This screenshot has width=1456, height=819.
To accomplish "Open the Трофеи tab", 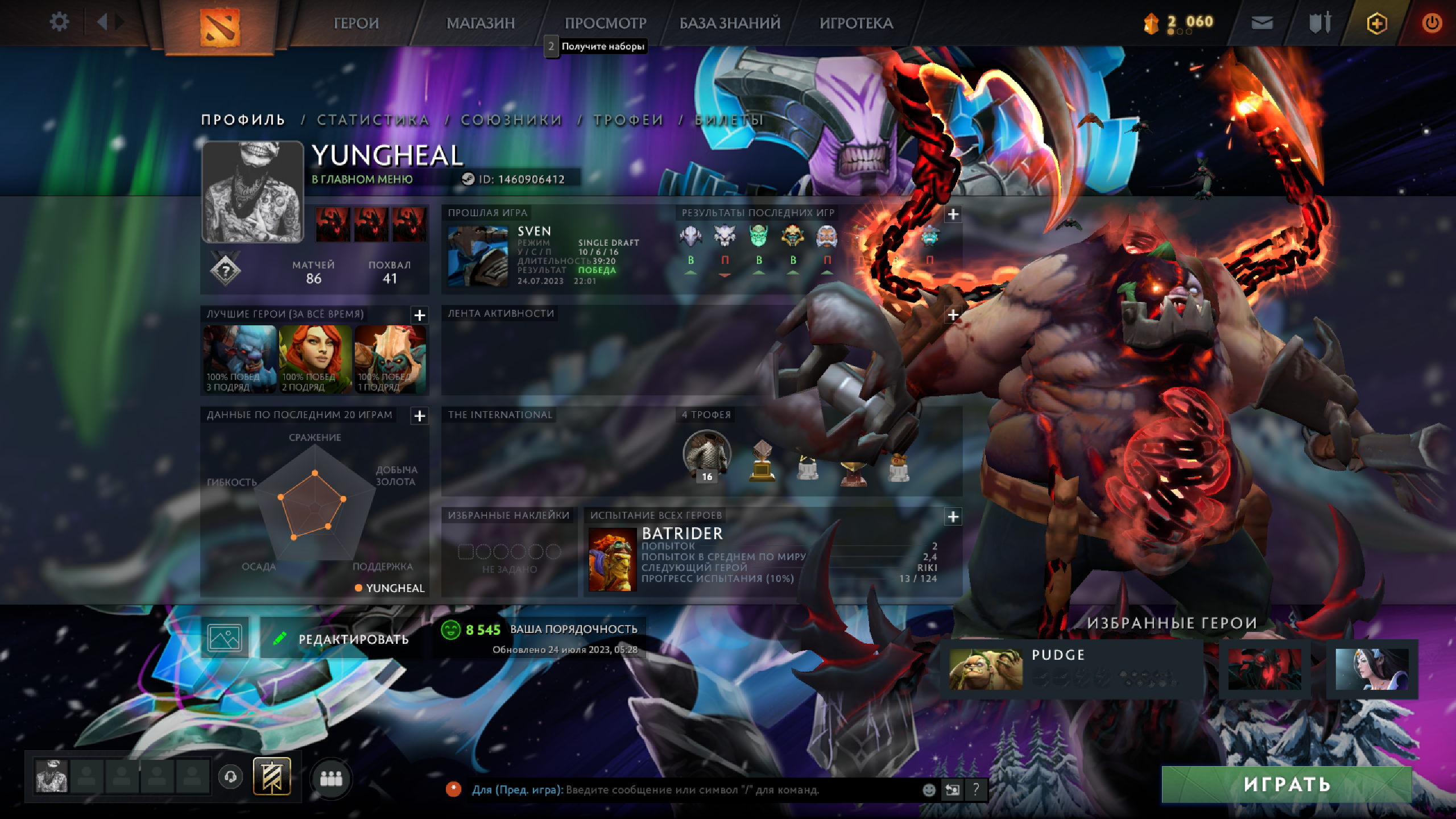I will pyautogui.click(x=628, y=120).
